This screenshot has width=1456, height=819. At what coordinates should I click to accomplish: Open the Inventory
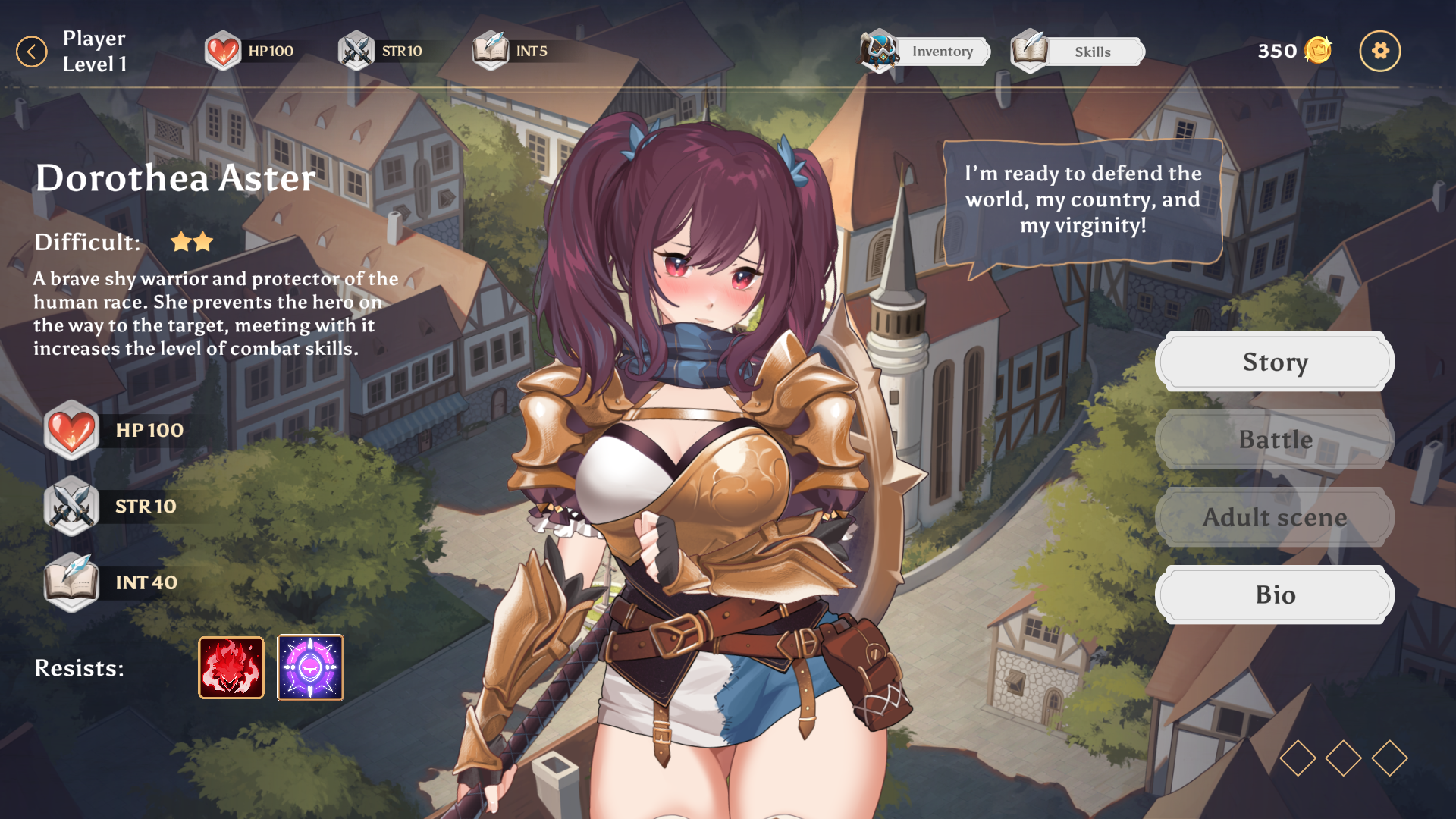click(927, 52)
